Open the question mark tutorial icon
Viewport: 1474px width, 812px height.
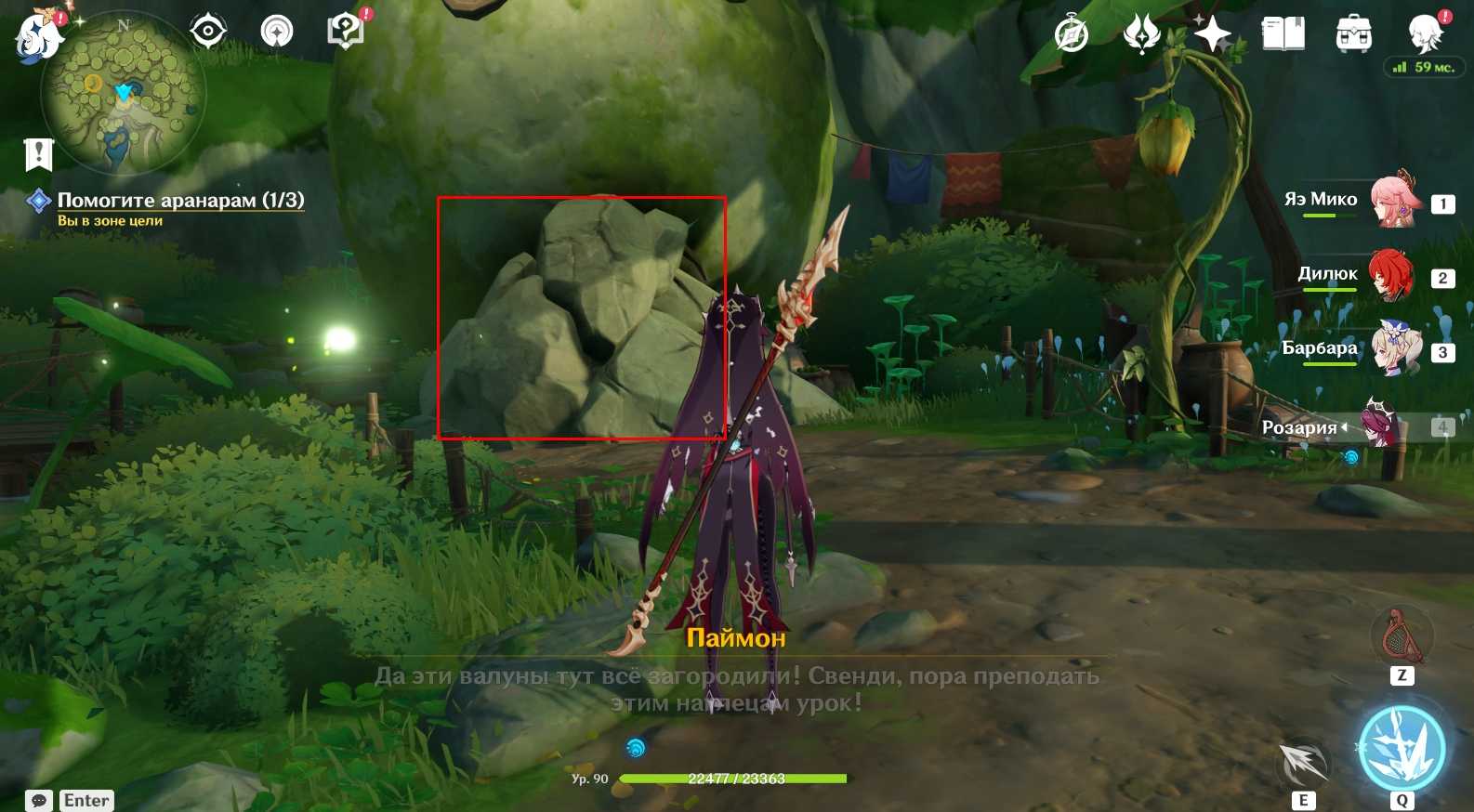click(x=346, y=32)
